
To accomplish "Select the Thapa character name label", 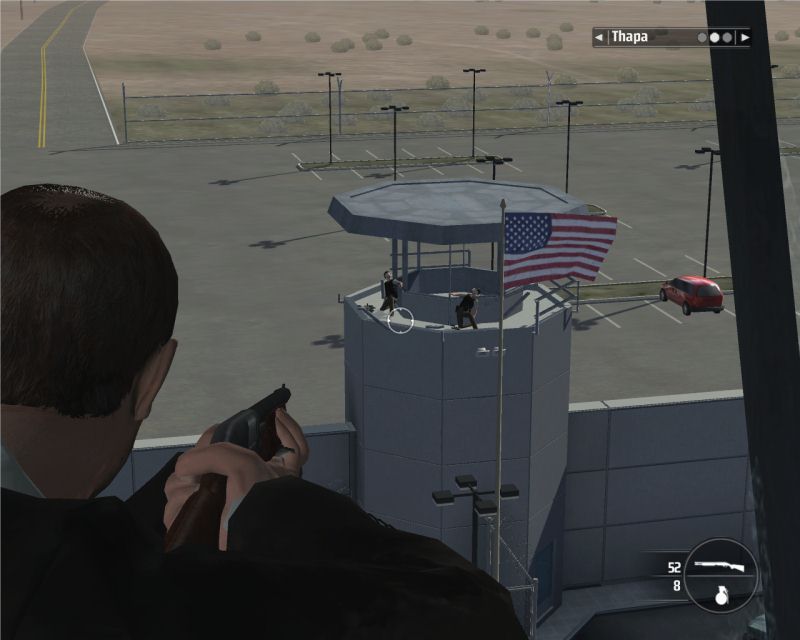I will (x=629, y=38).
